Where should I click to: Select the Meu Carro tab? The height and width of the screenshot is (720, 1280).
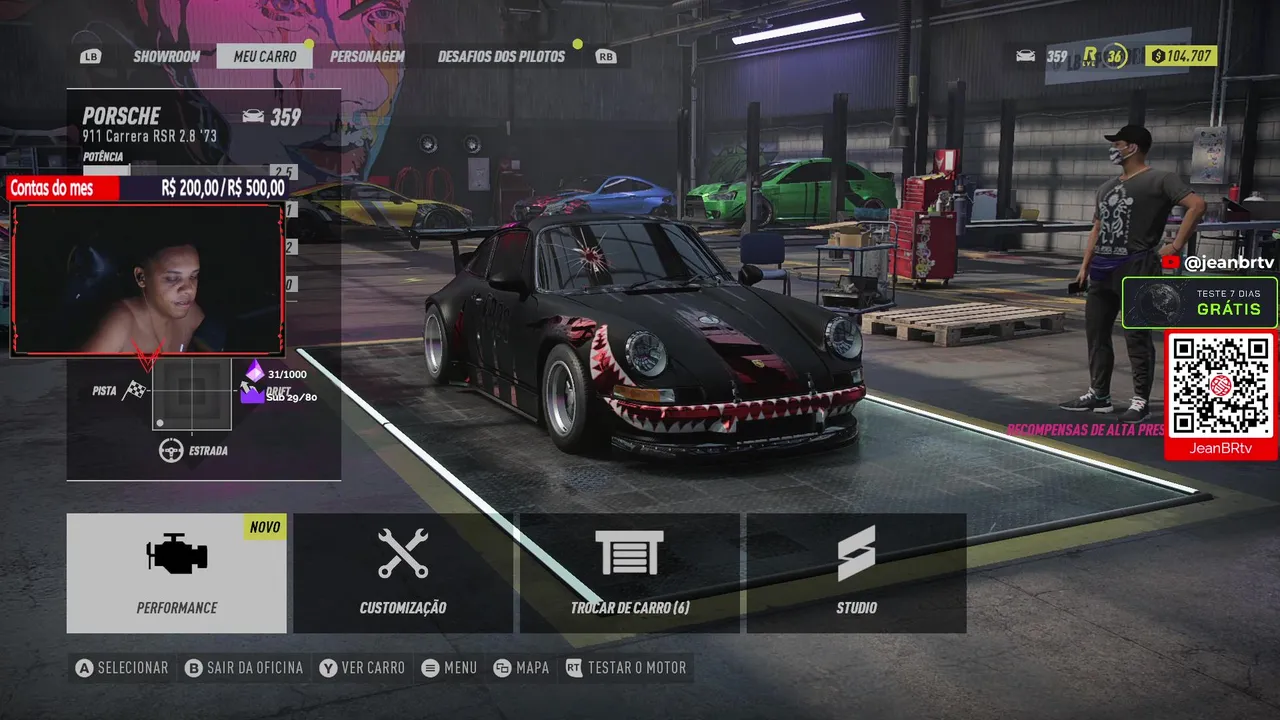[x=265, y=56]
